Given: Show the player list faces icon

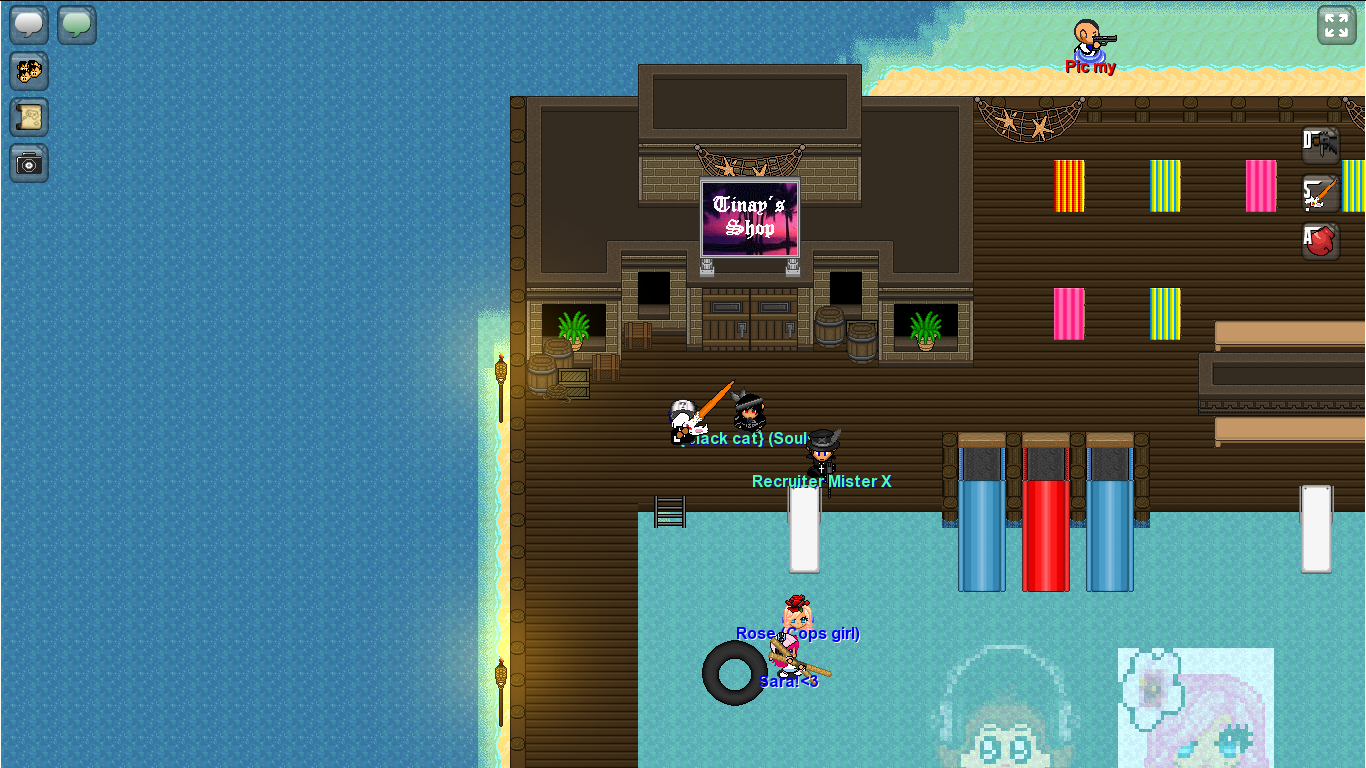Looking at the screenshot, I should coord(29,71).
